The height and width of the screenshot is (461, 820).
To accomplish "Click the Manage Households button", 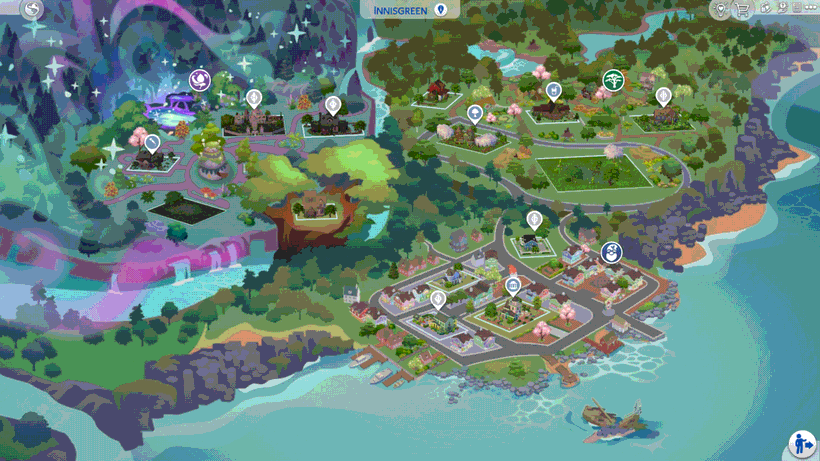I will 801,443.
